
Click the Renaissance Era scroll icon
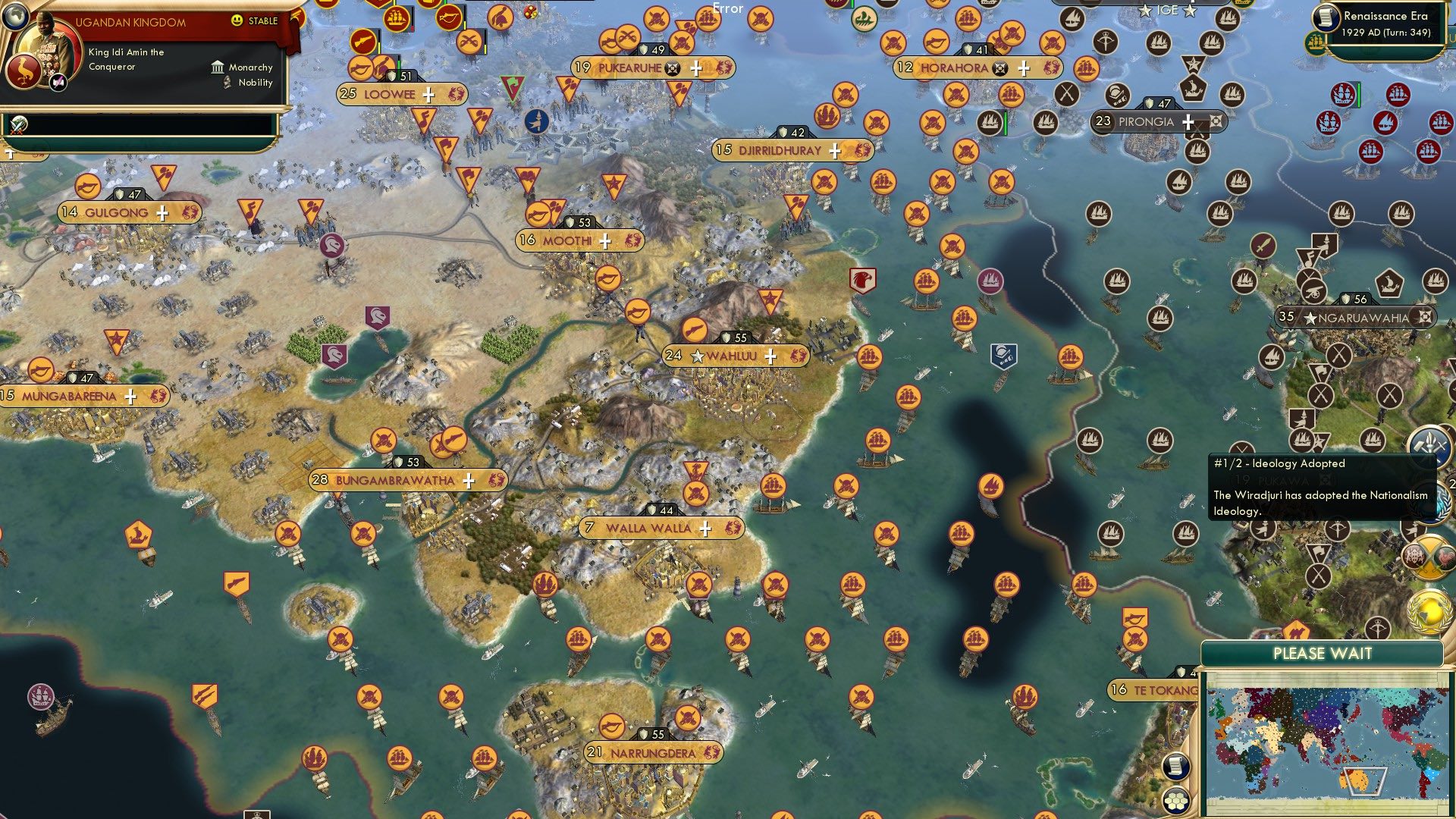[x=1326, y=17]
